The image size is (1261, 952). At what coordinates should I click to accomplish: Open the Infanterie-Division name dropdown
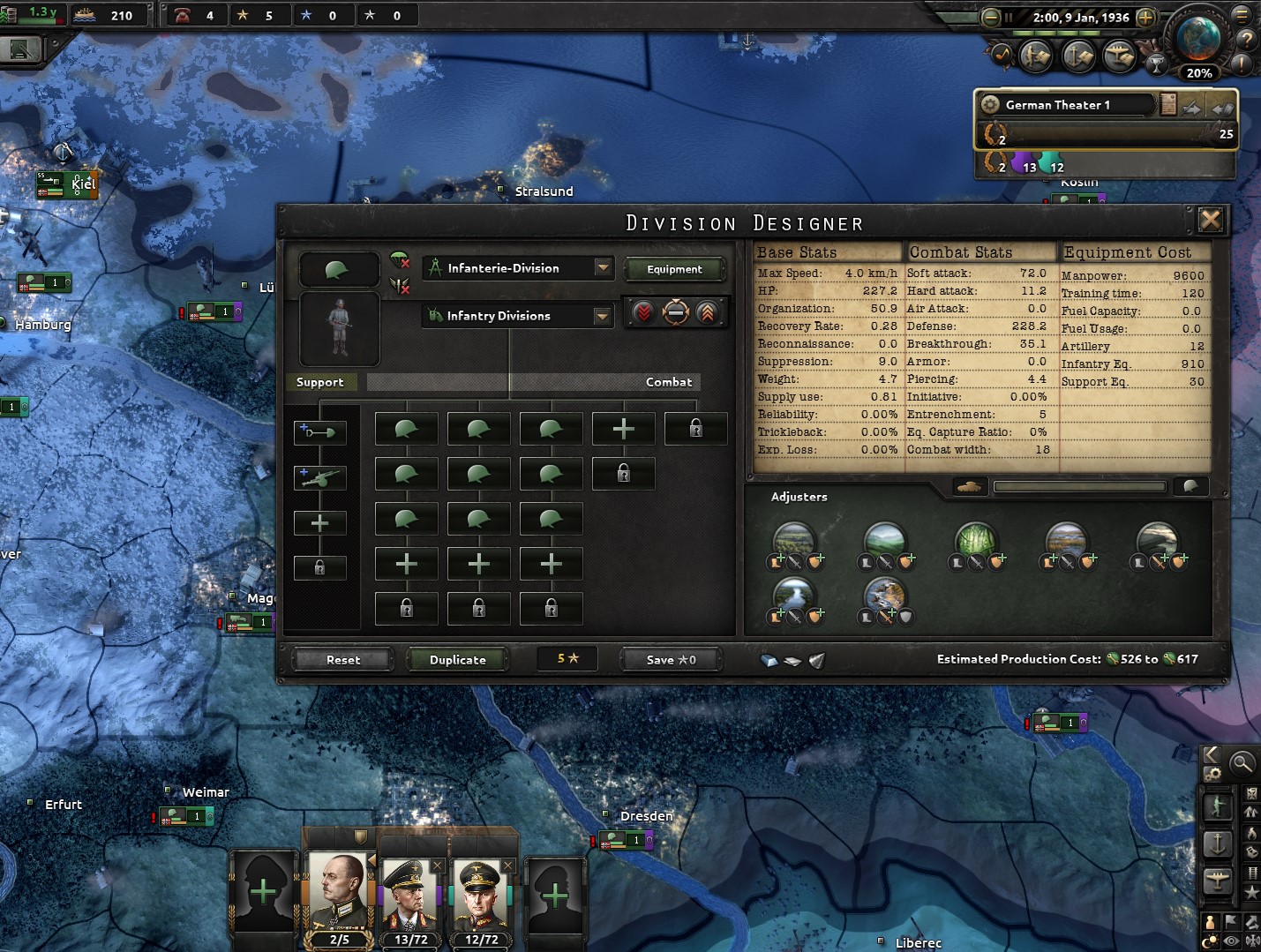[x=602, y=268]
